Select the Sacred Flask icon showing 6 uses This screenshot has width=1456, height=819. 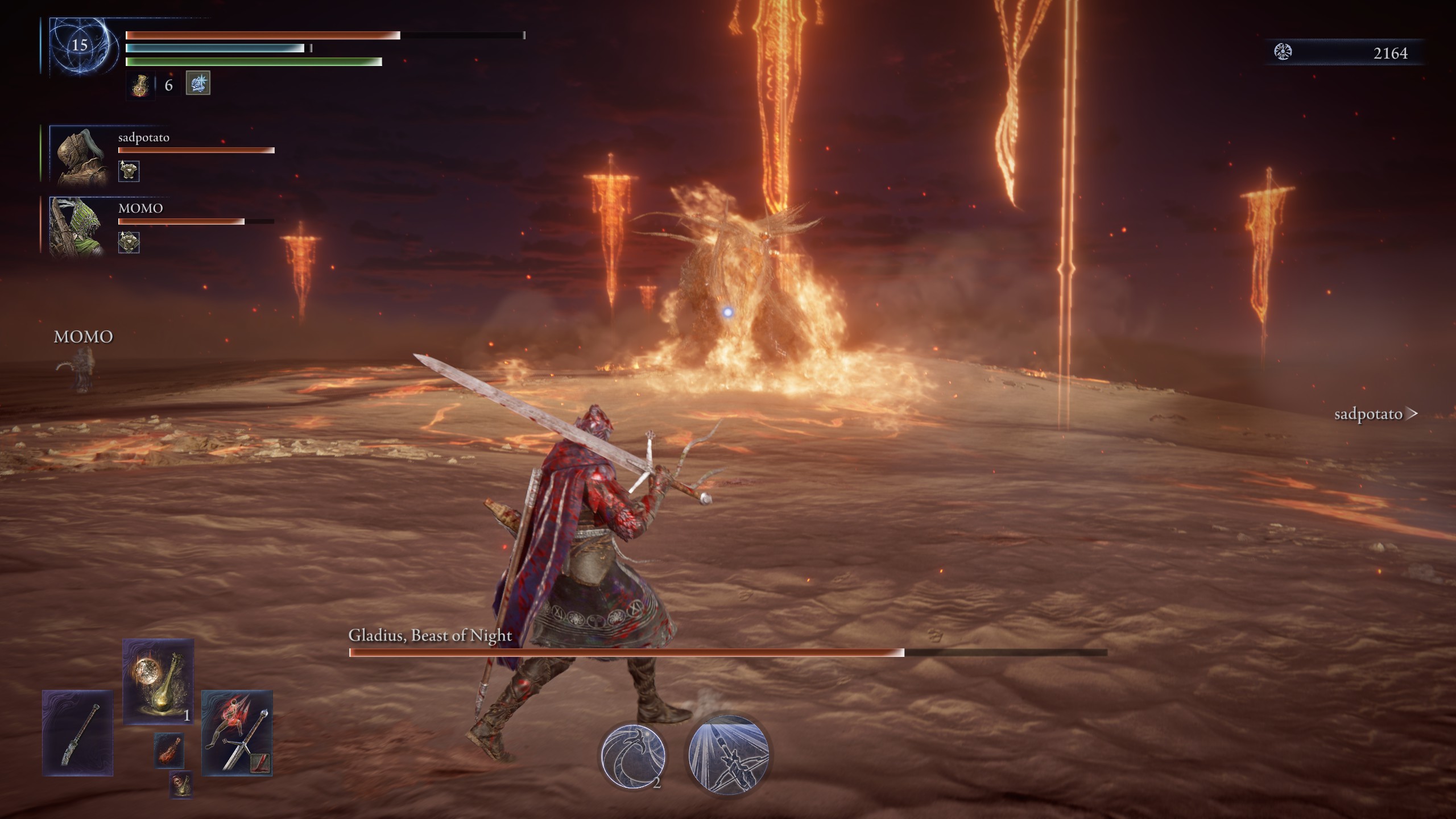[x=141, y=85]
